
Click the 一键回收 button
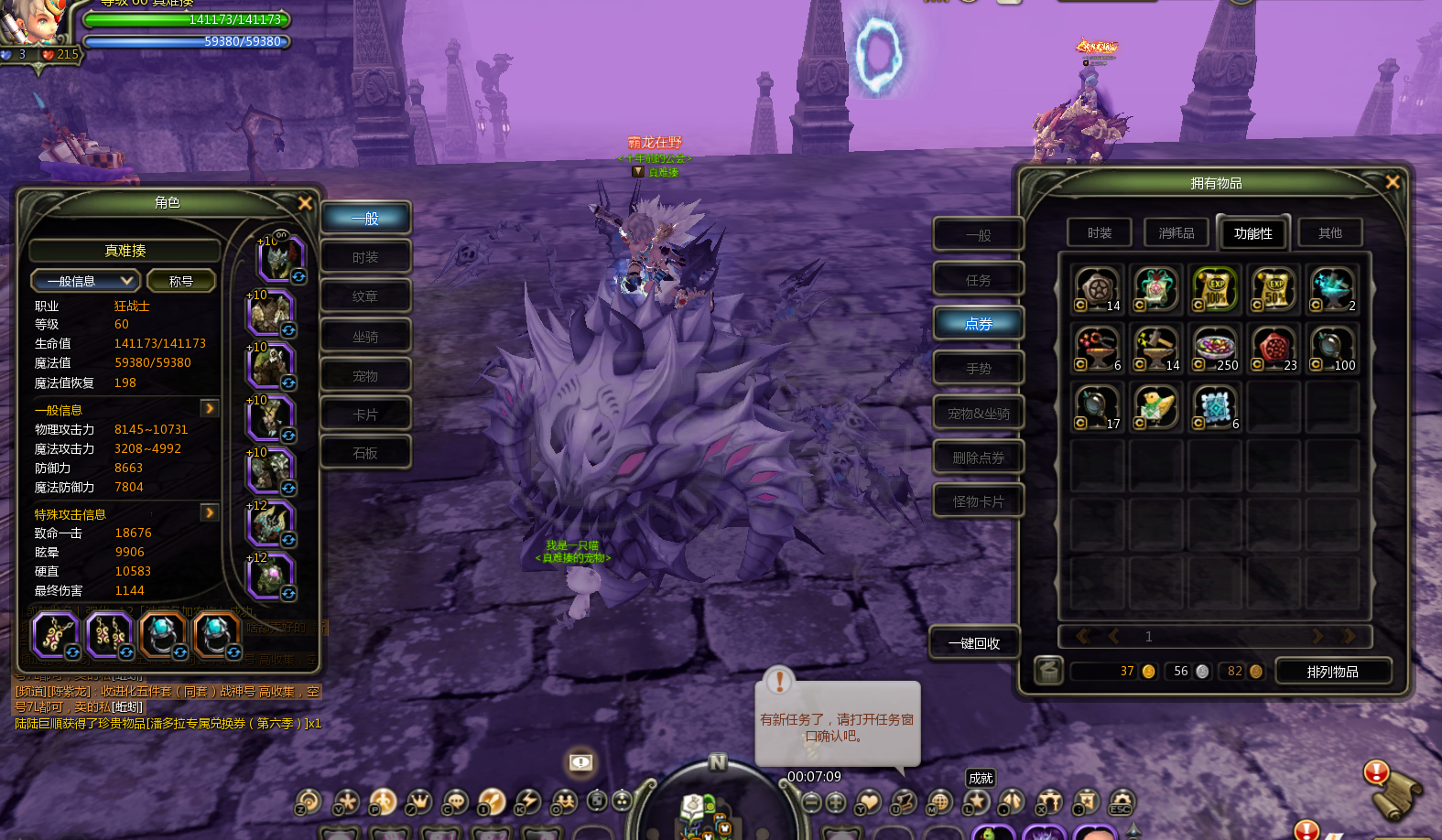[974, 643]
